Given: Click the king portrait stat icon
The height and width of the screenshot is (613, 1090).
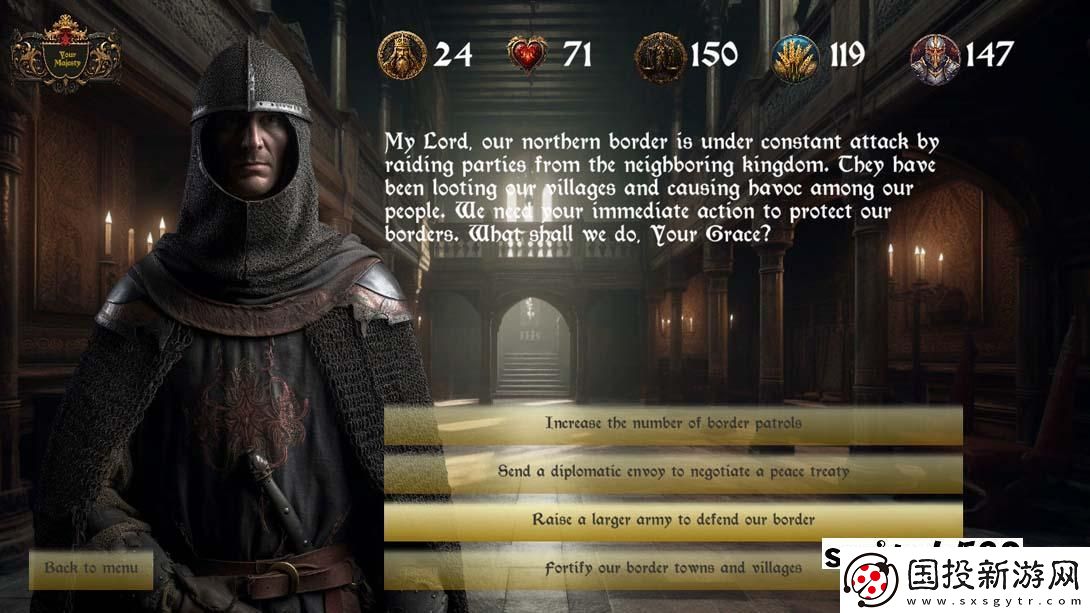Looking at the screenshot, I should [402, 55].
